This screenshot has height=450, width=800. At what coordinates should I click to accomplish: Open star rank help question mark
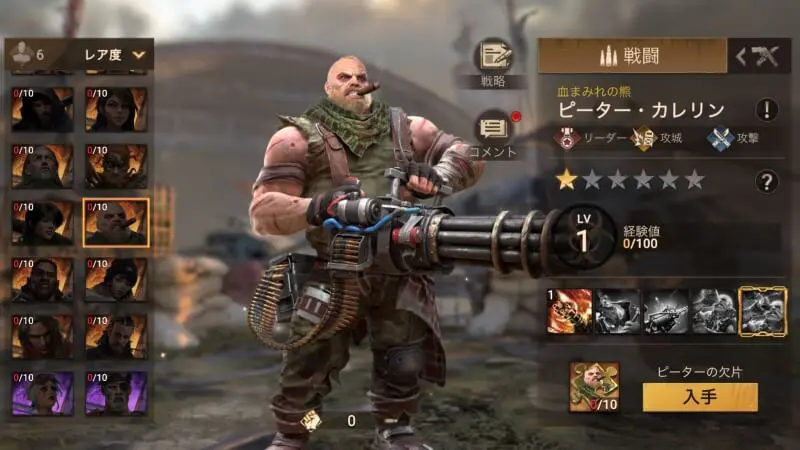(767, 181)
